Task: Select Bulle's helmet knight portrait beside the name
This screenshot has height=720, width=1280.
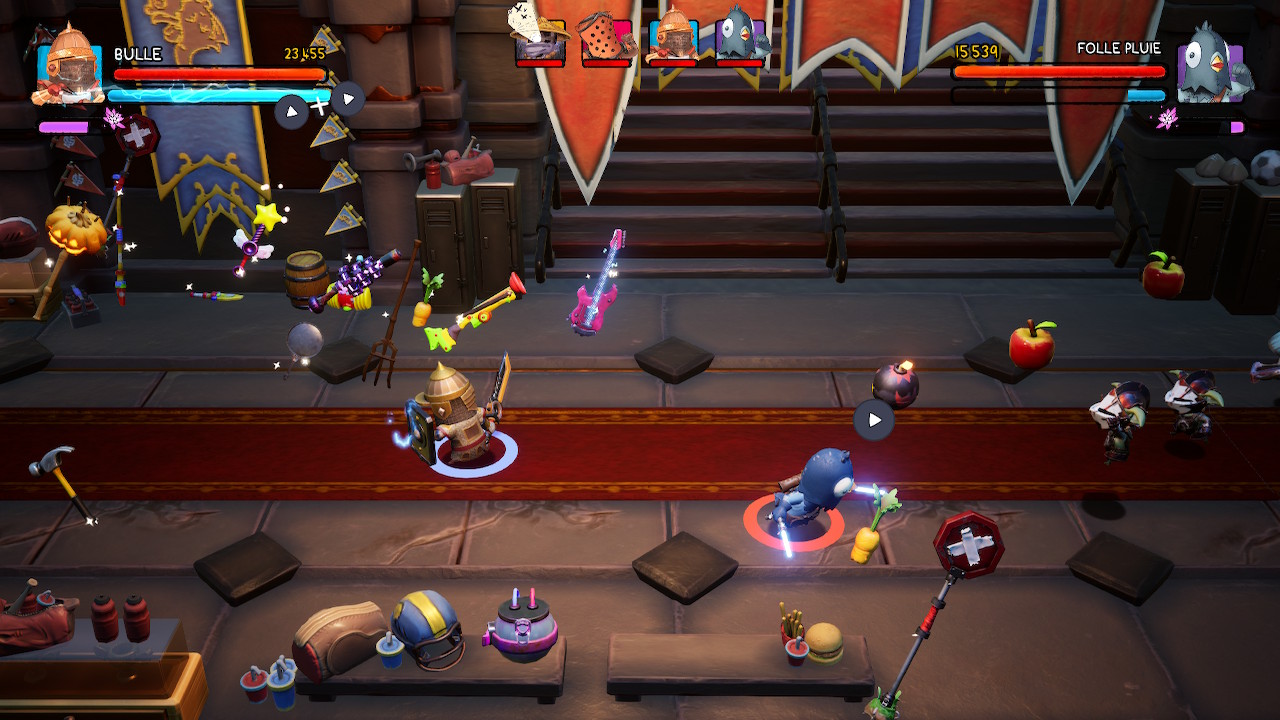Action: tap(70, 65)
